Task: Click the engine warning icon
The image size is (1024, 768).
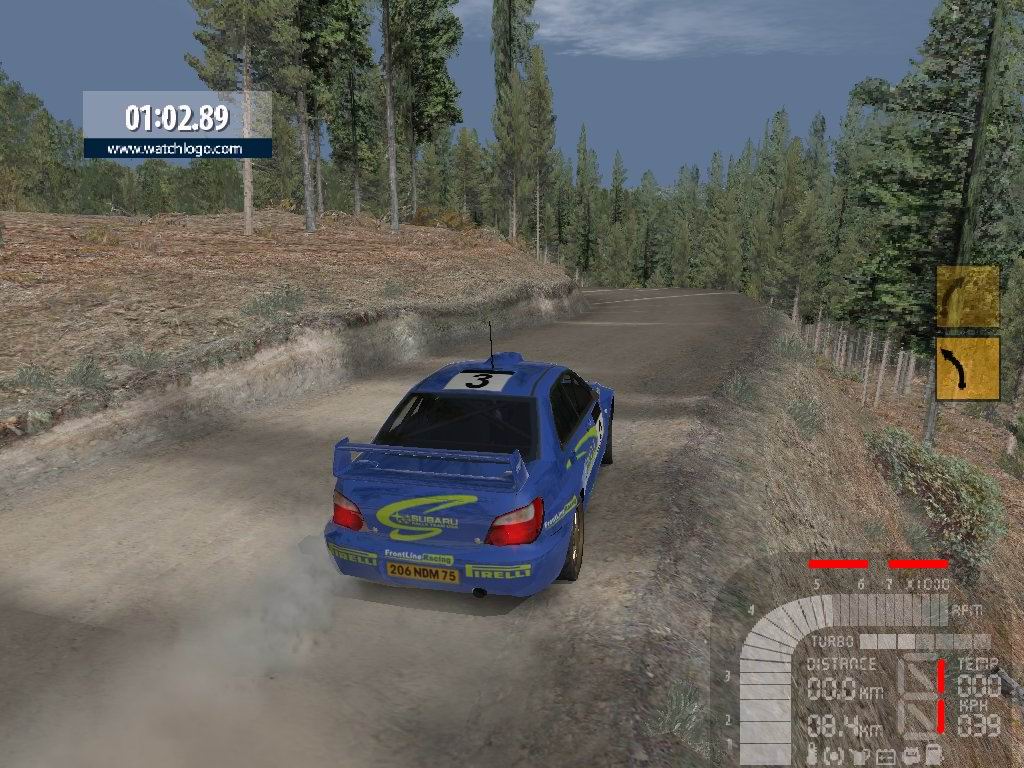Action: pyautogui.click(x=911, y=756)
